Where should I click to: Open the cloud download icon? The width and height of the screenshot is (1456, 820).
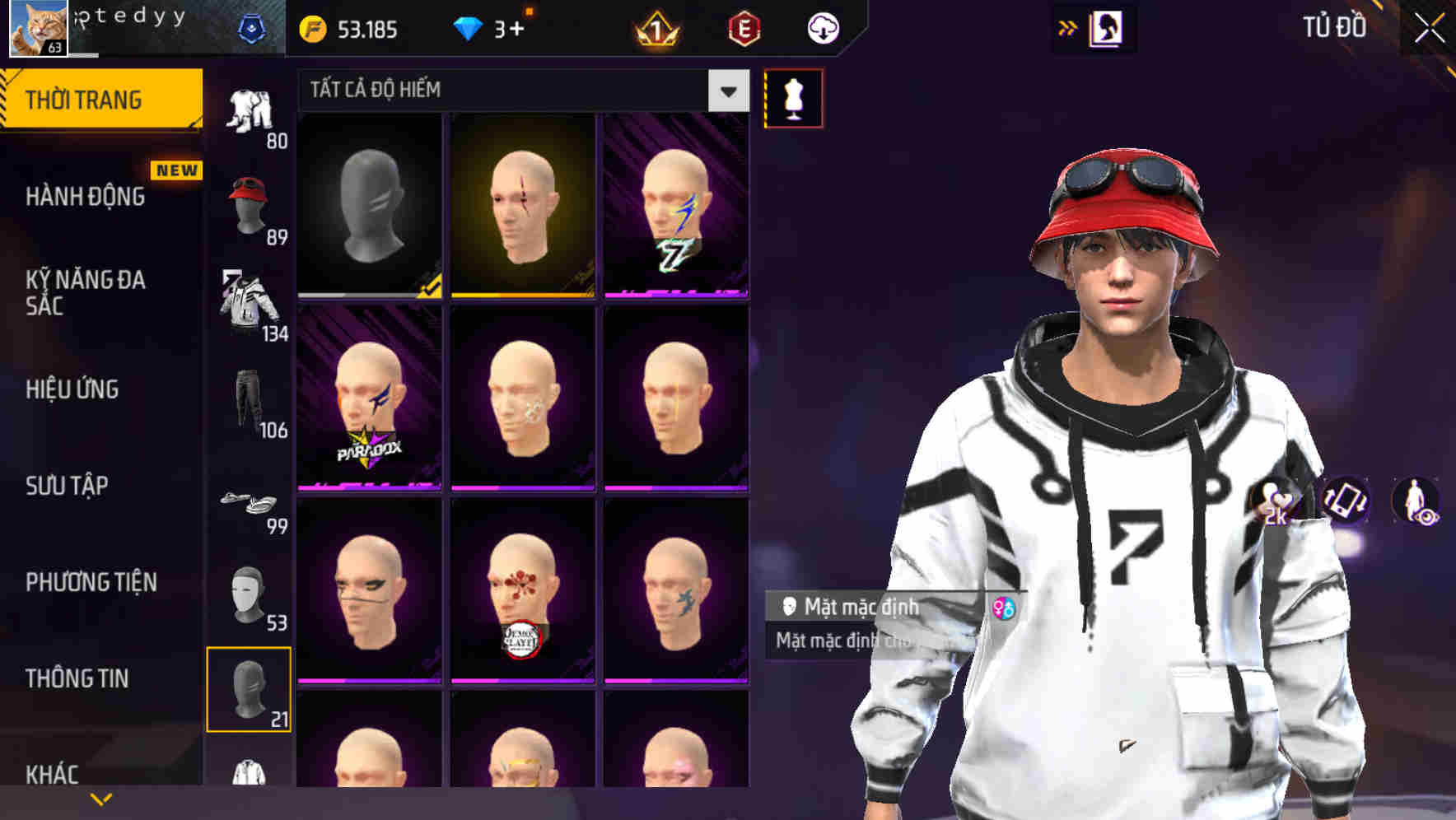point(820,27)
